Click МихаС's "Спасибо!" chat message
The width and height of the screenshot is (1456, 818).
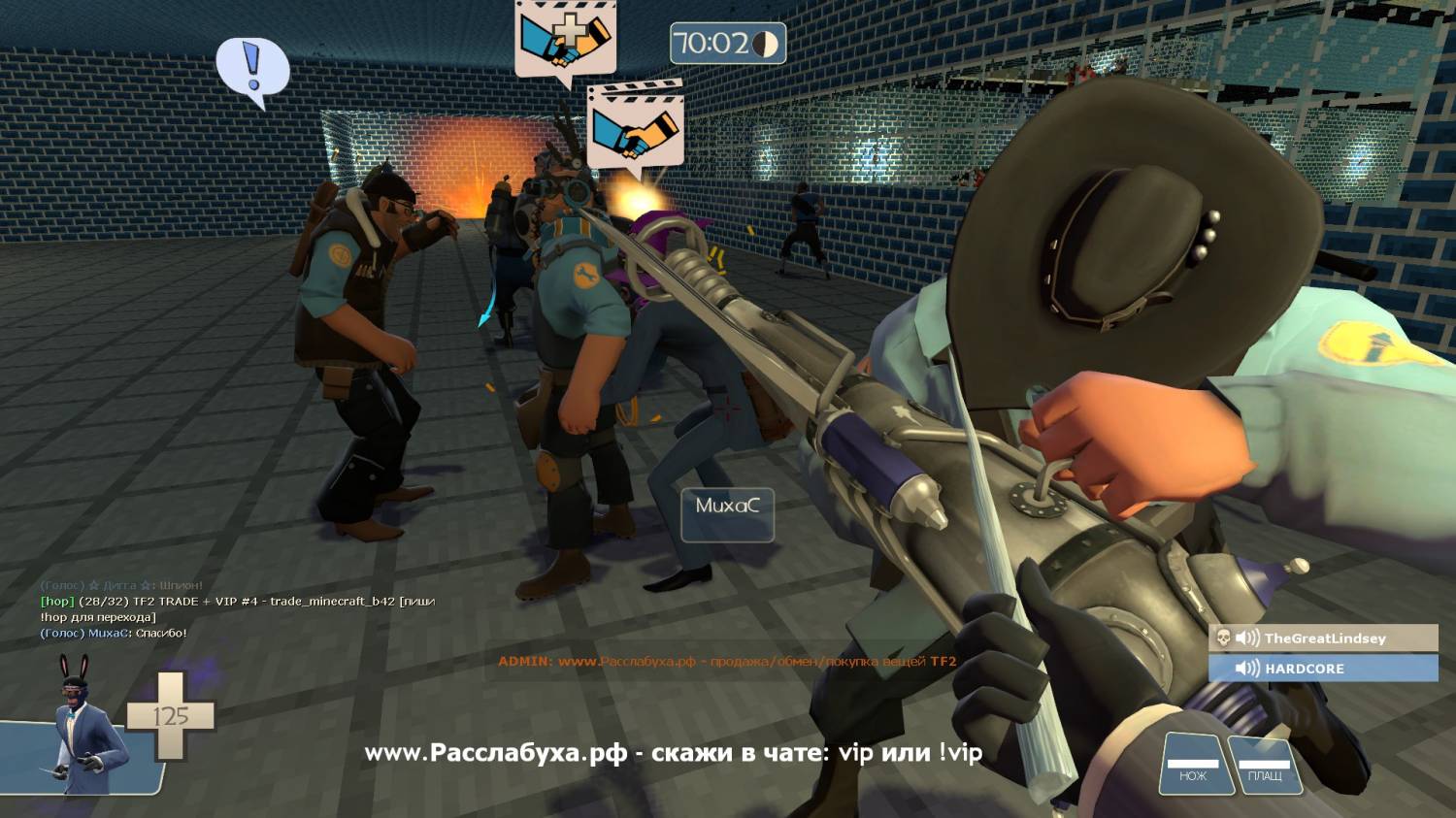pos(114,633)
